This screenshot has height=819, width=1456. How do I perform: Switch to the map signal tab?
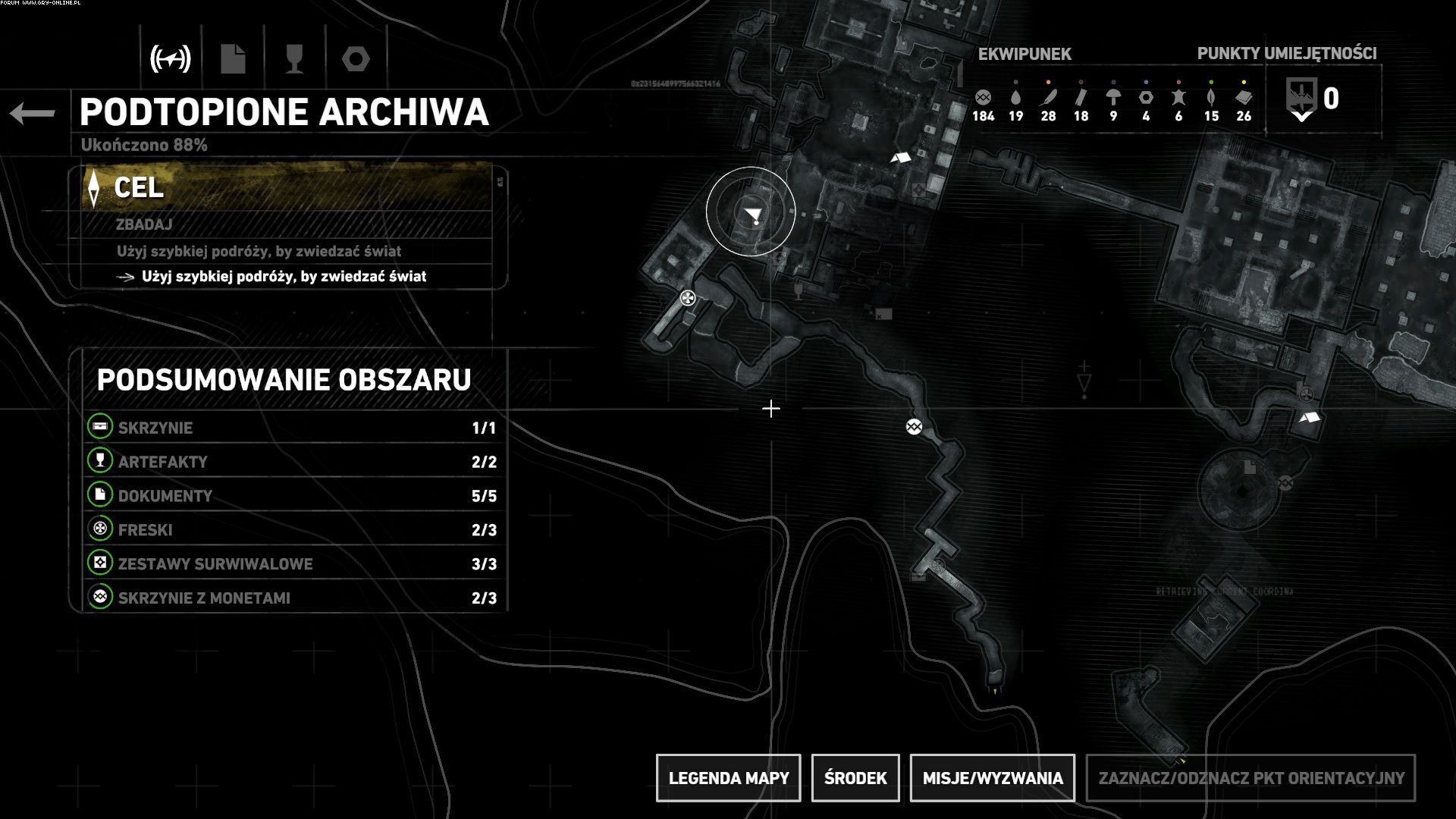pyautogui.click(x=171, y=58)
